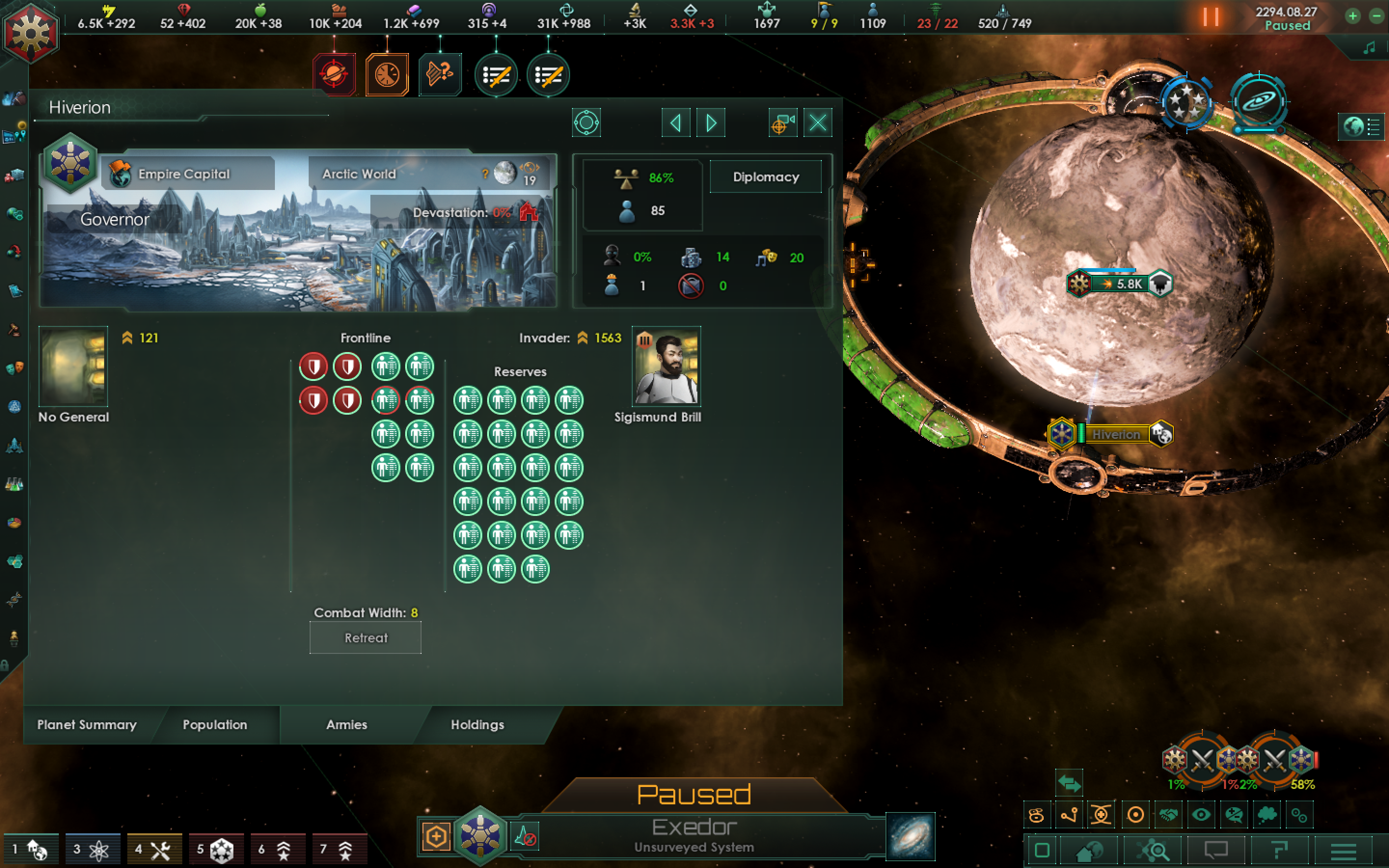Retreat the invading armies

click(x=366, y=638)
